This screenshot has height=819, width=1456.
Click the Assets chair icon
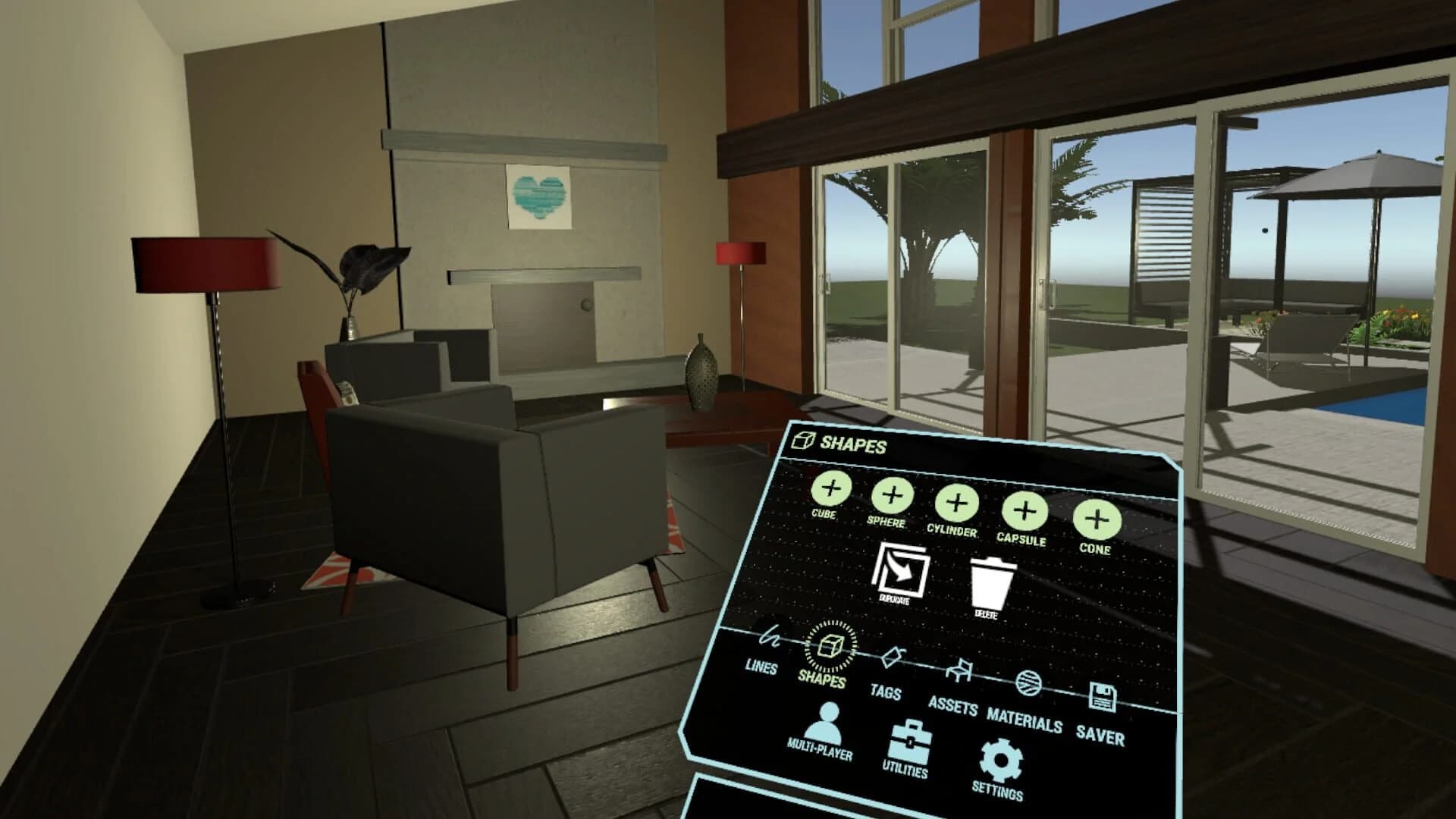(959, 667)
